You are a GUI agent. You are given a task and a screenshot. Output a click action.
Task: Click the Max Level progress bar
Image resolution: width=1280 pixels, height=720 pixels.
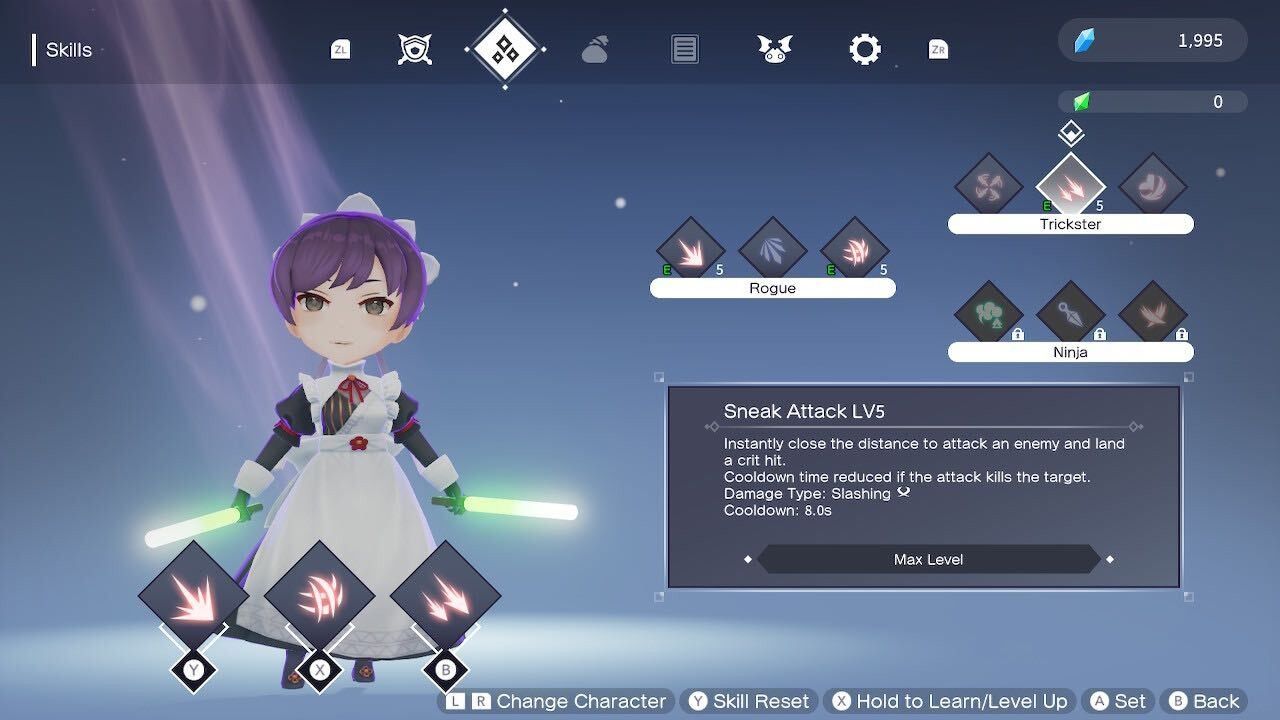(x=929, y=559)
